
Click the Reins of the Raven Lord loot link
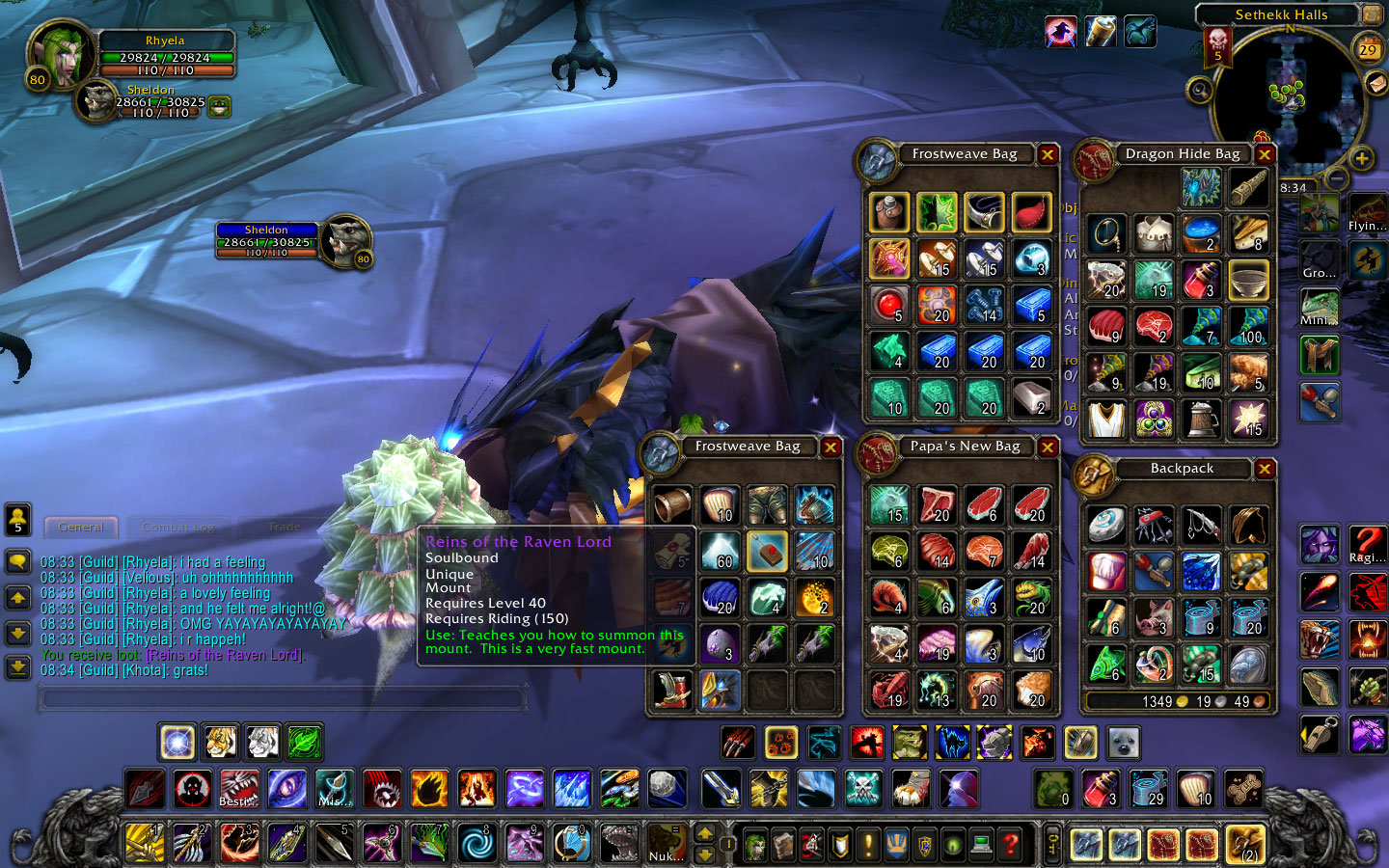(224, 654)
